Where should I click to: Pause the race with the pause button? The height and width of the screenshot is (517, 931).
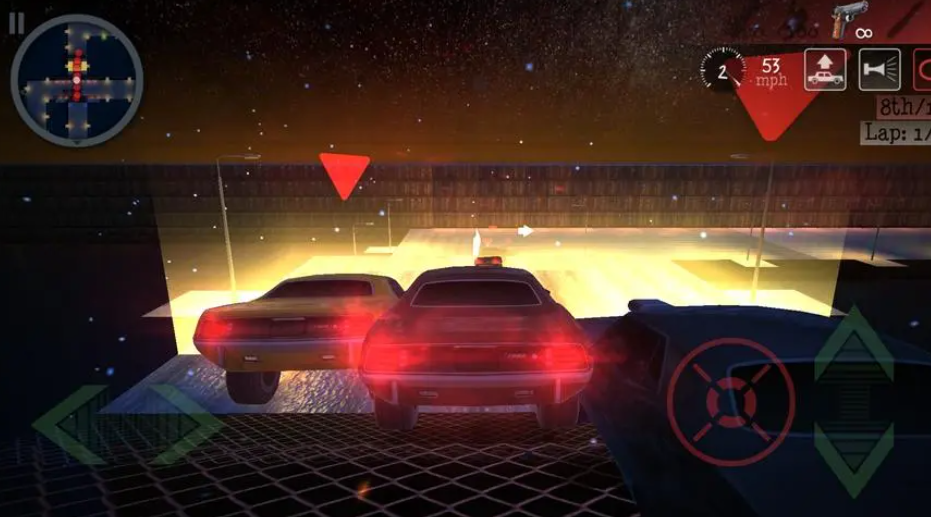click(x=16, y=23)
